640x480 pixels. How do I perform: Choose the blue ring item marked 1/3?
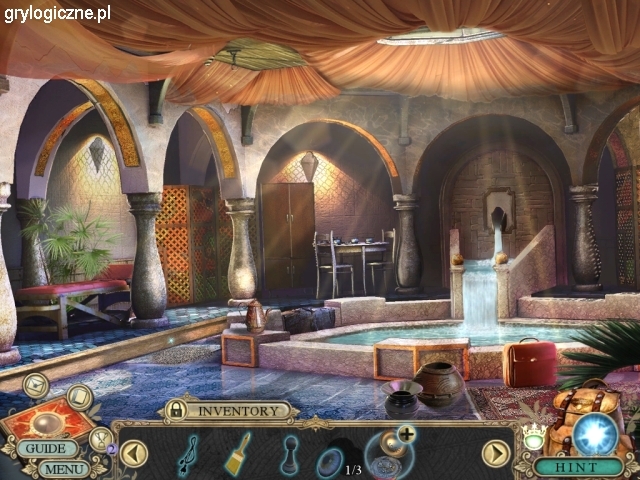[331, 462]
